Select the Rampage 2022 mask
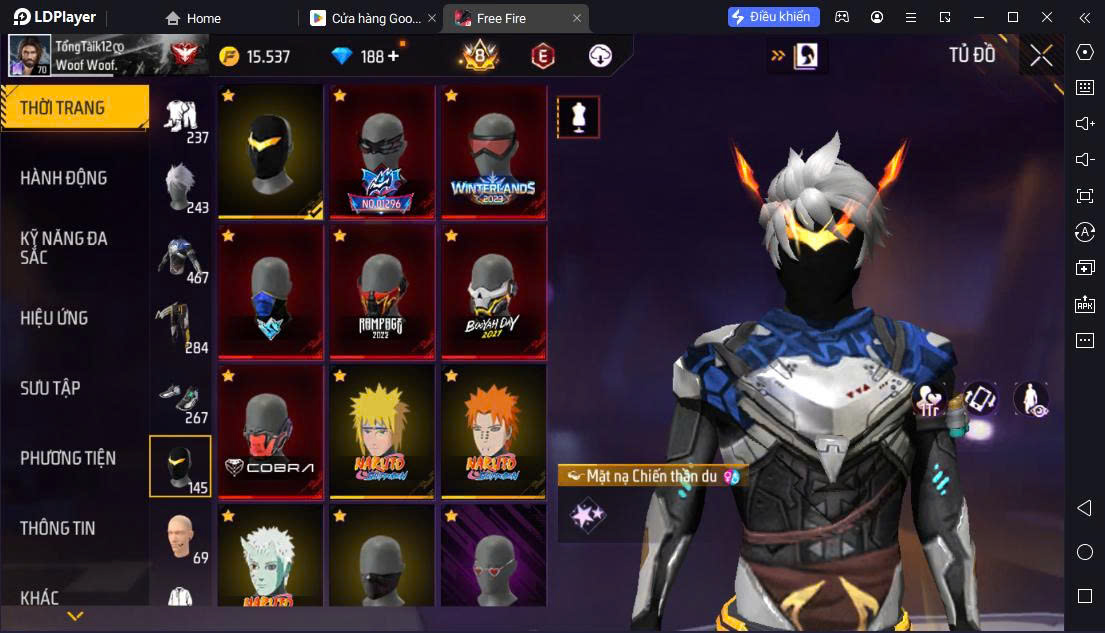The image size is (1105, 633). pyautogui.click(x=381, y=292)
